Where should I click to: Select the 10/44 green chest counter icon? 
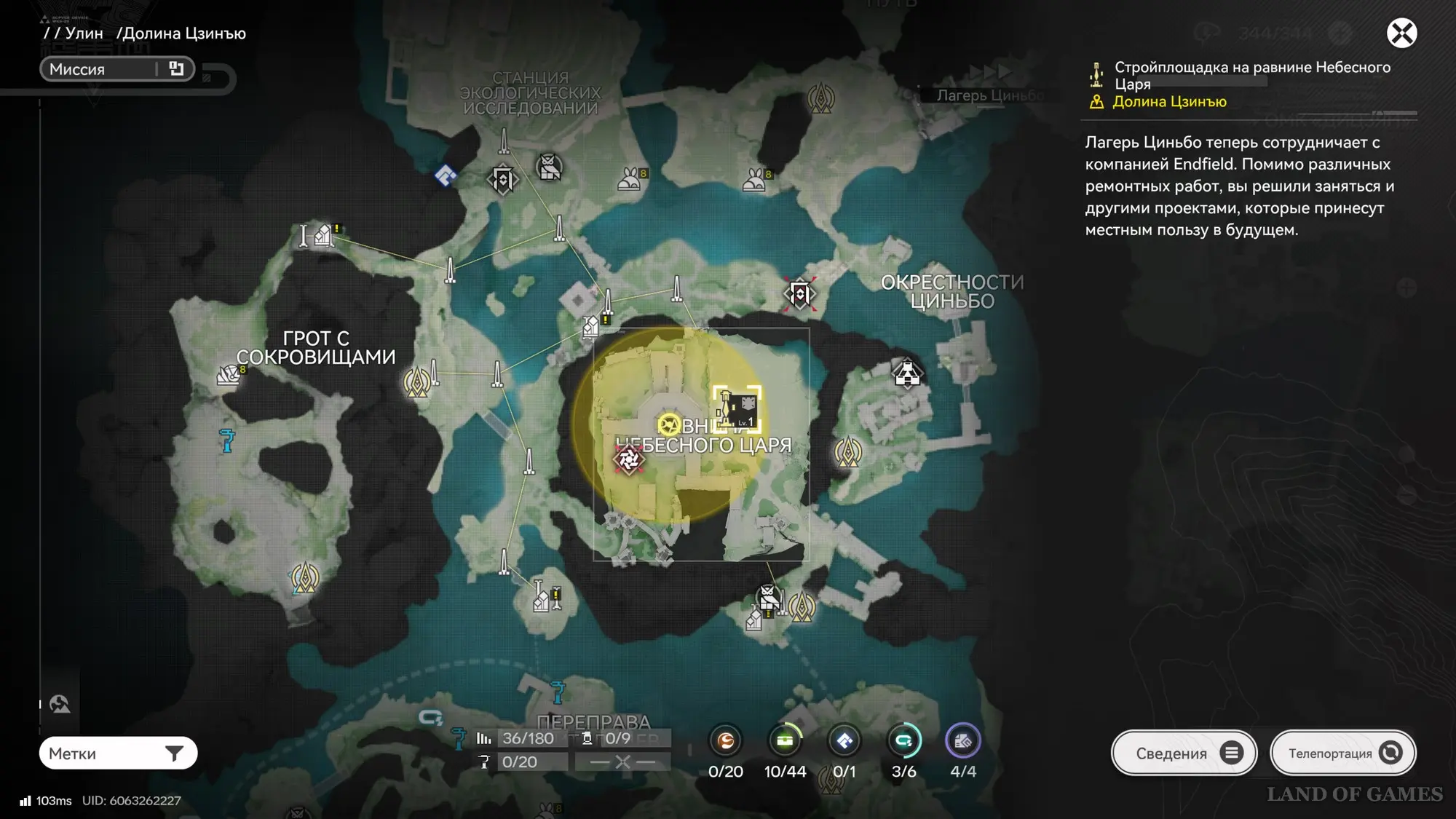785,741
